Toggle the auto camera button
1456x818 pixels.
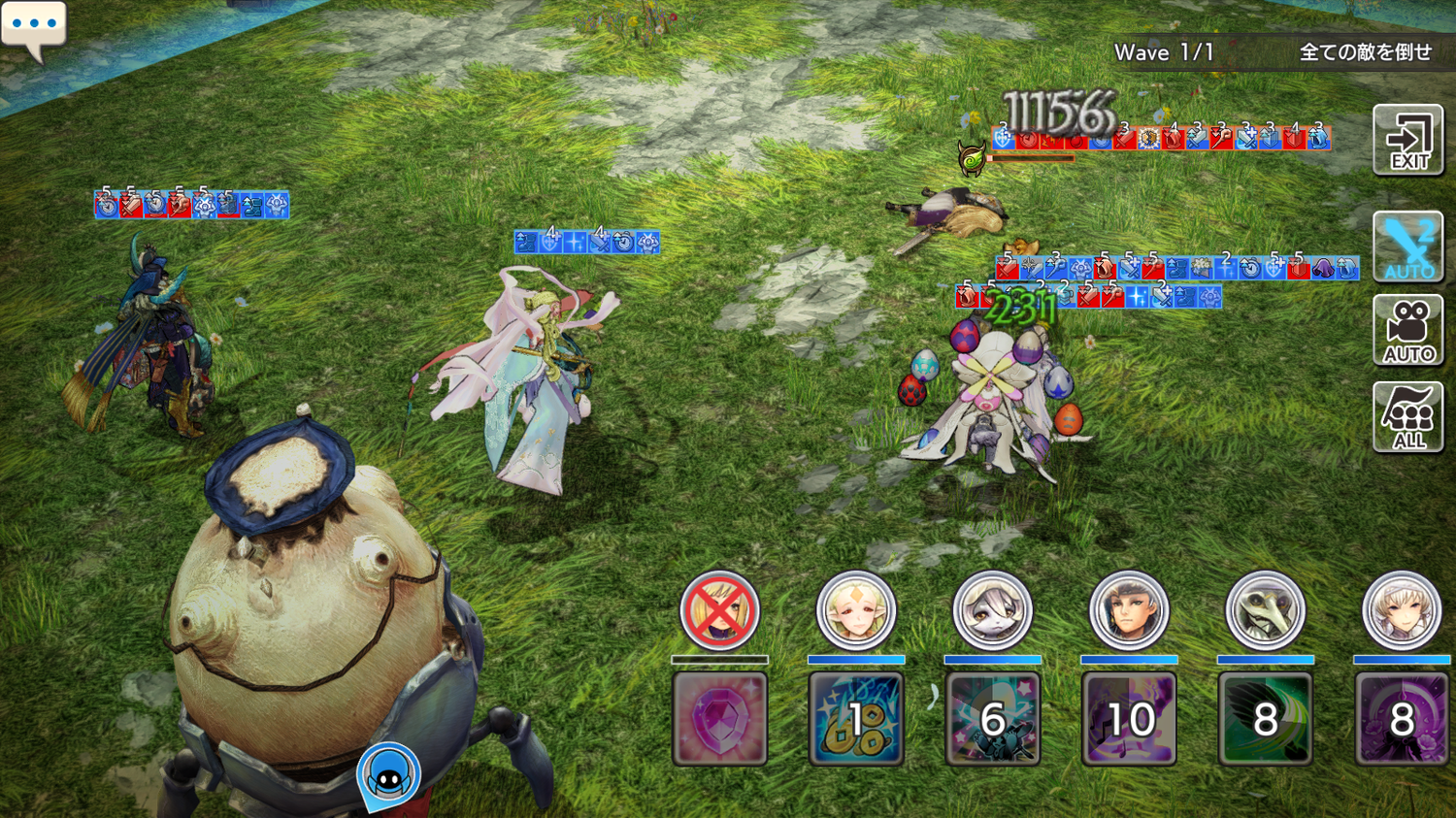pyautogui.click(x=1407, y=331)
